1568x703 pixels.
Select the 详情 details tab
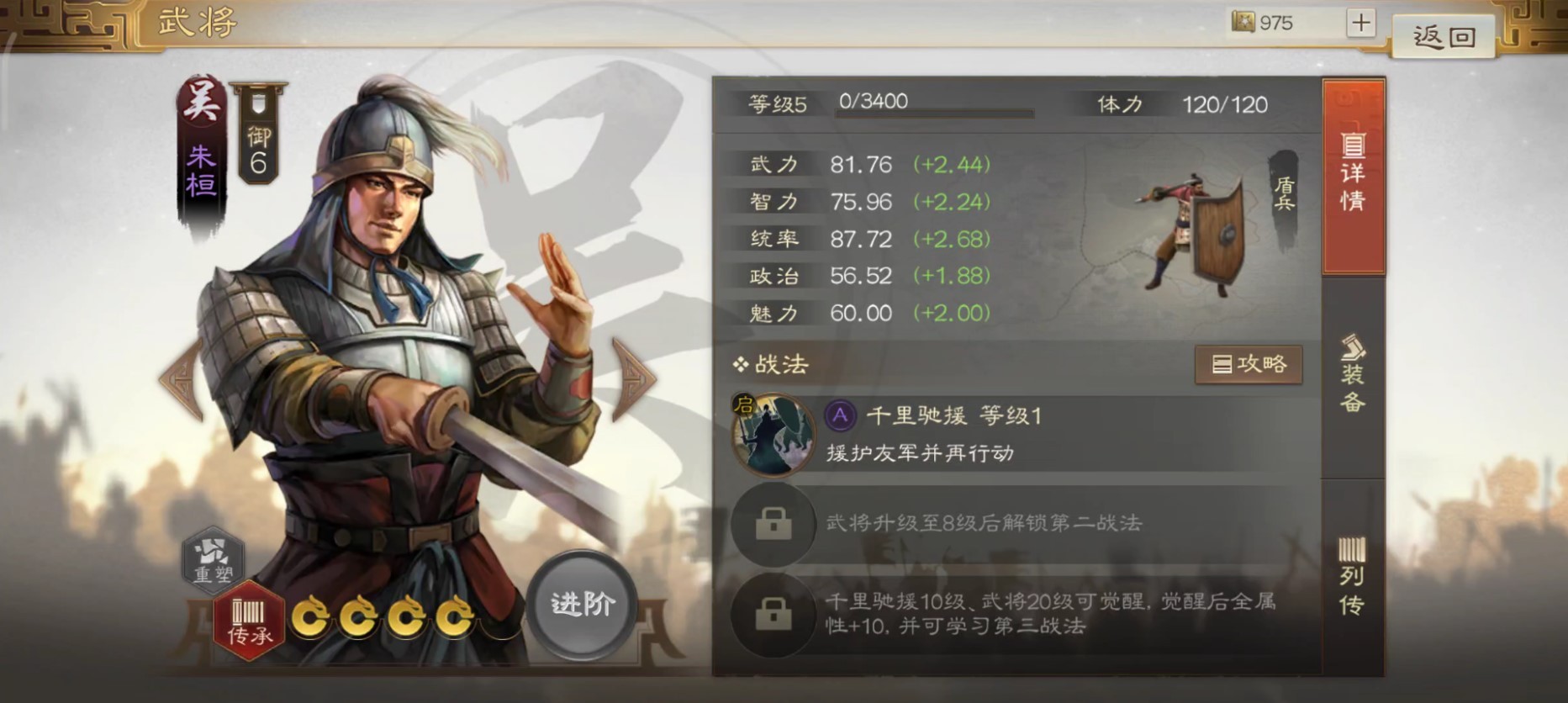coord(1354,168)
